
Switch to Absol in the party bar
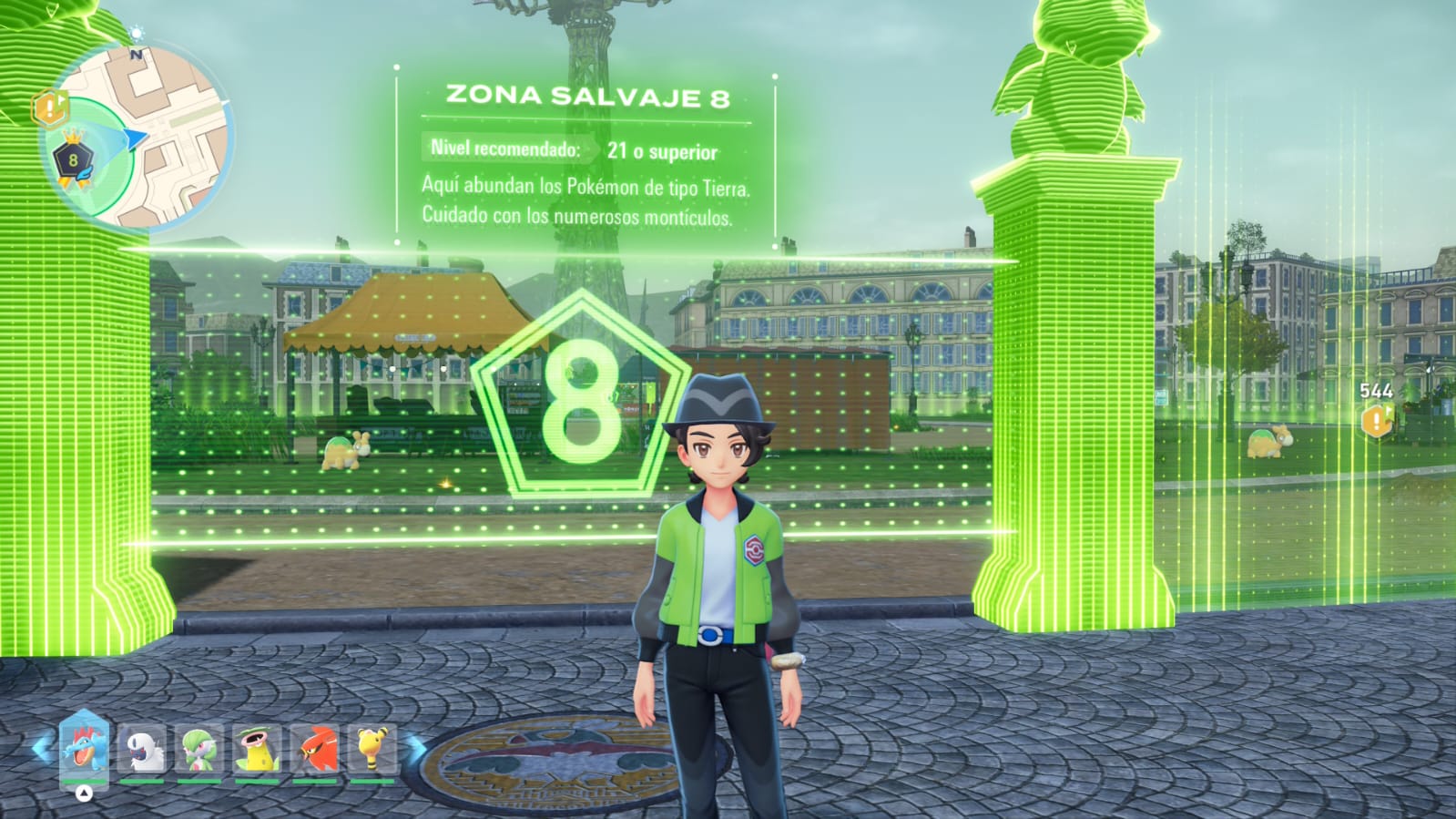142,749
